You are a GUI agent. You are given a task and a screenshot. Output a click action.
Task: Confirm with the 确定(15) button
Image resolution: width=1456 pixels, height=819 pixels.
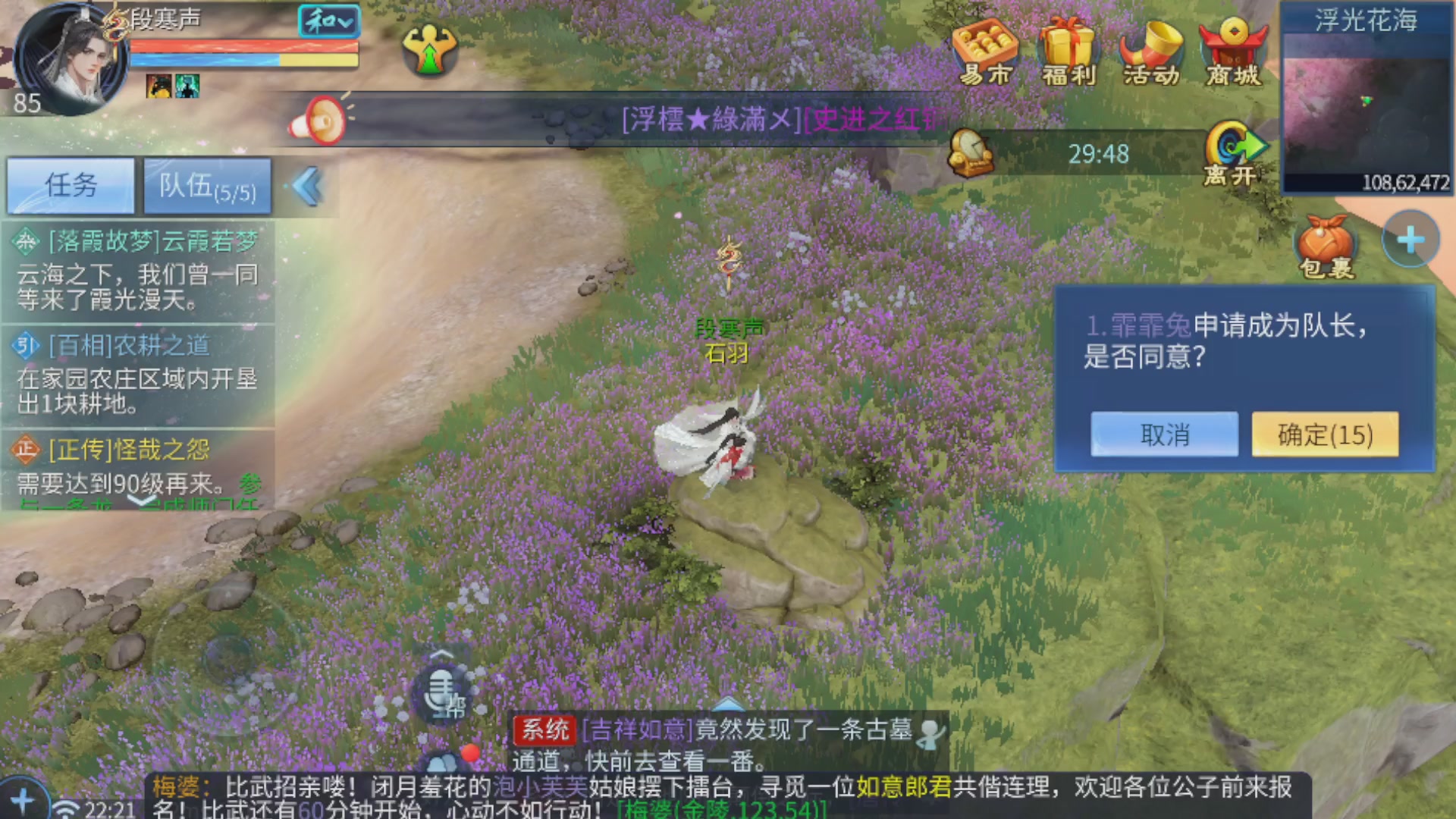[1324, 434]
